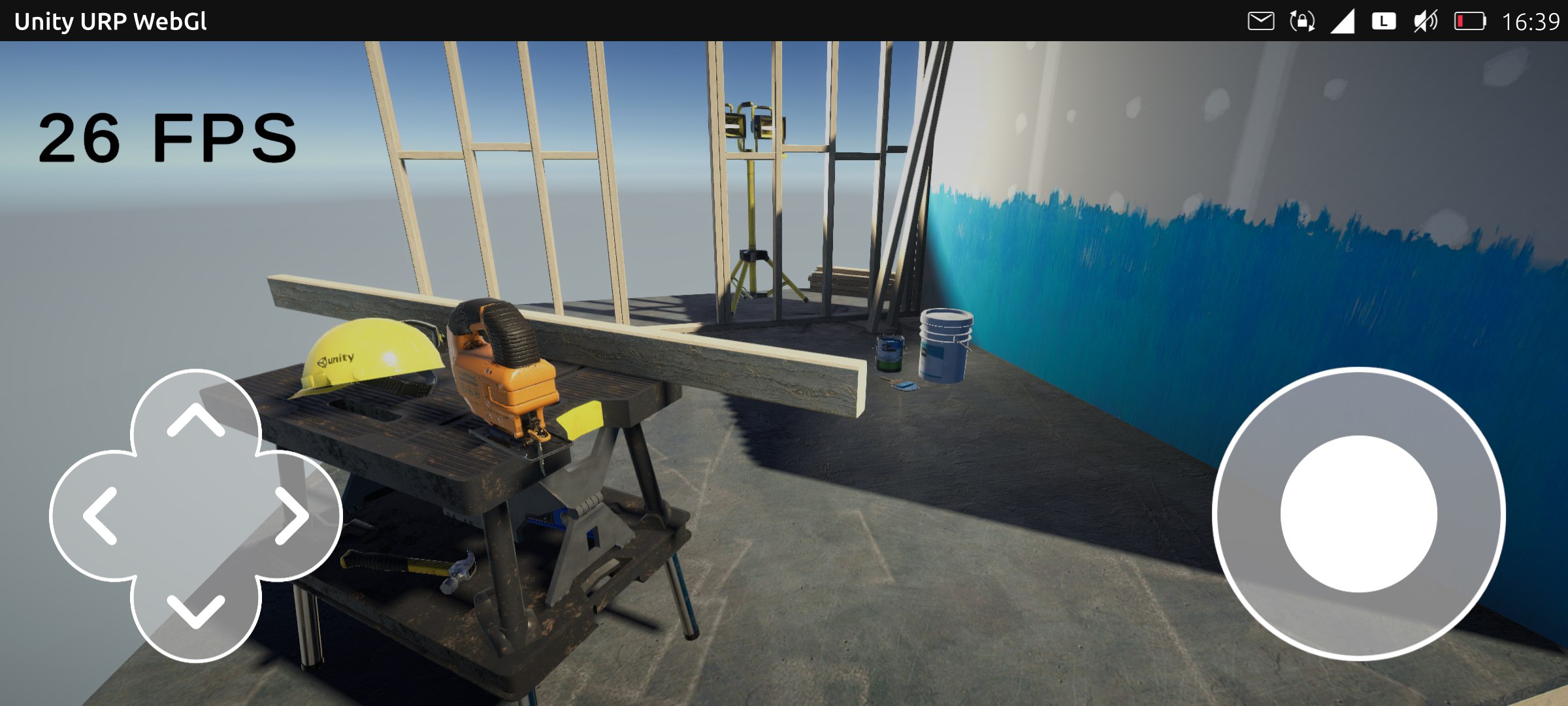Tap the up arrow on the movement pad
Image resolution: width=1568 pixels, height=706 pixels.
(x=195, y=420)
